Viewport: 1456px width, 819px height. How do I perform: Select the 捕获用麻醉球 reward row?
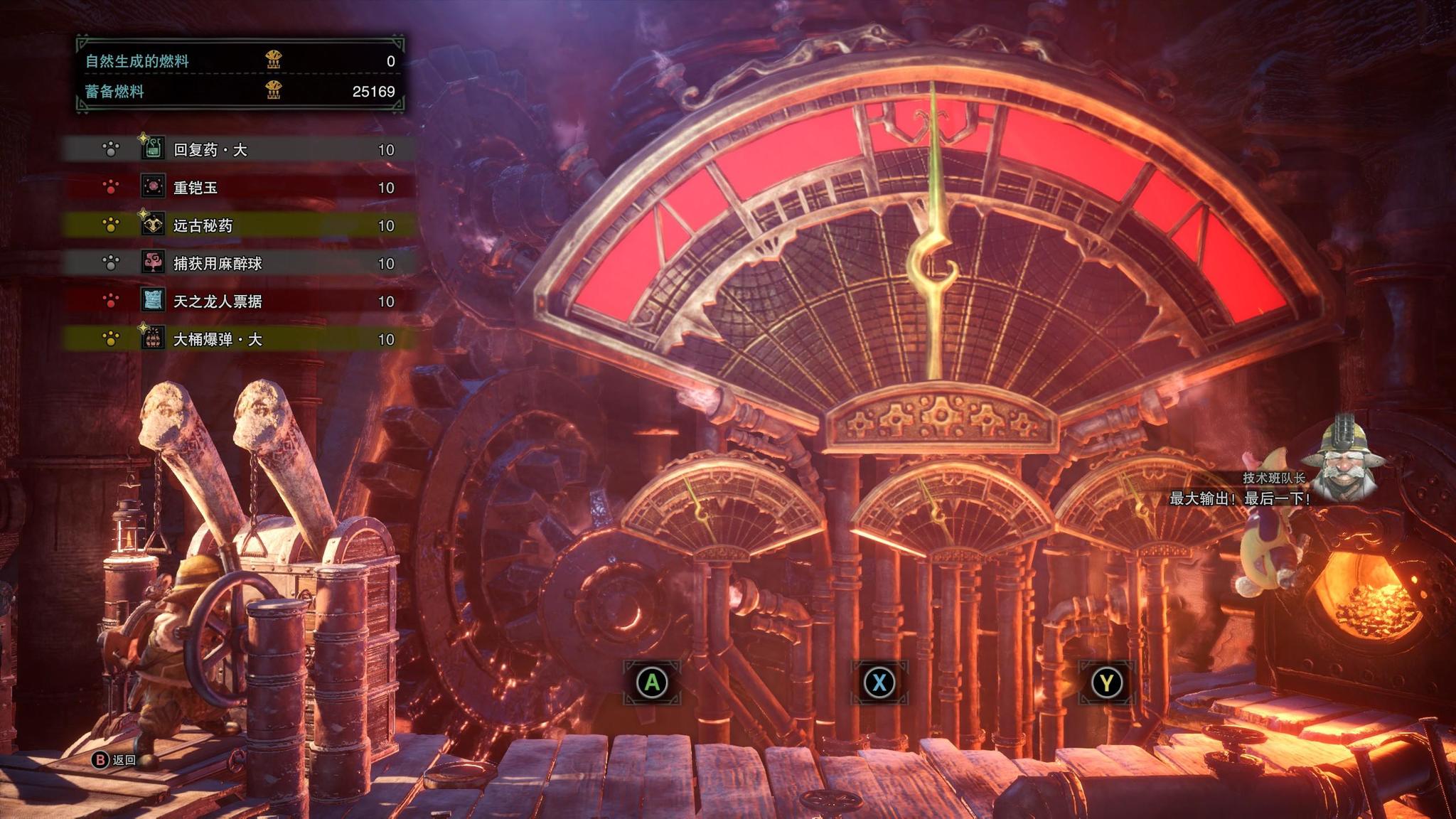pos(239,263)
